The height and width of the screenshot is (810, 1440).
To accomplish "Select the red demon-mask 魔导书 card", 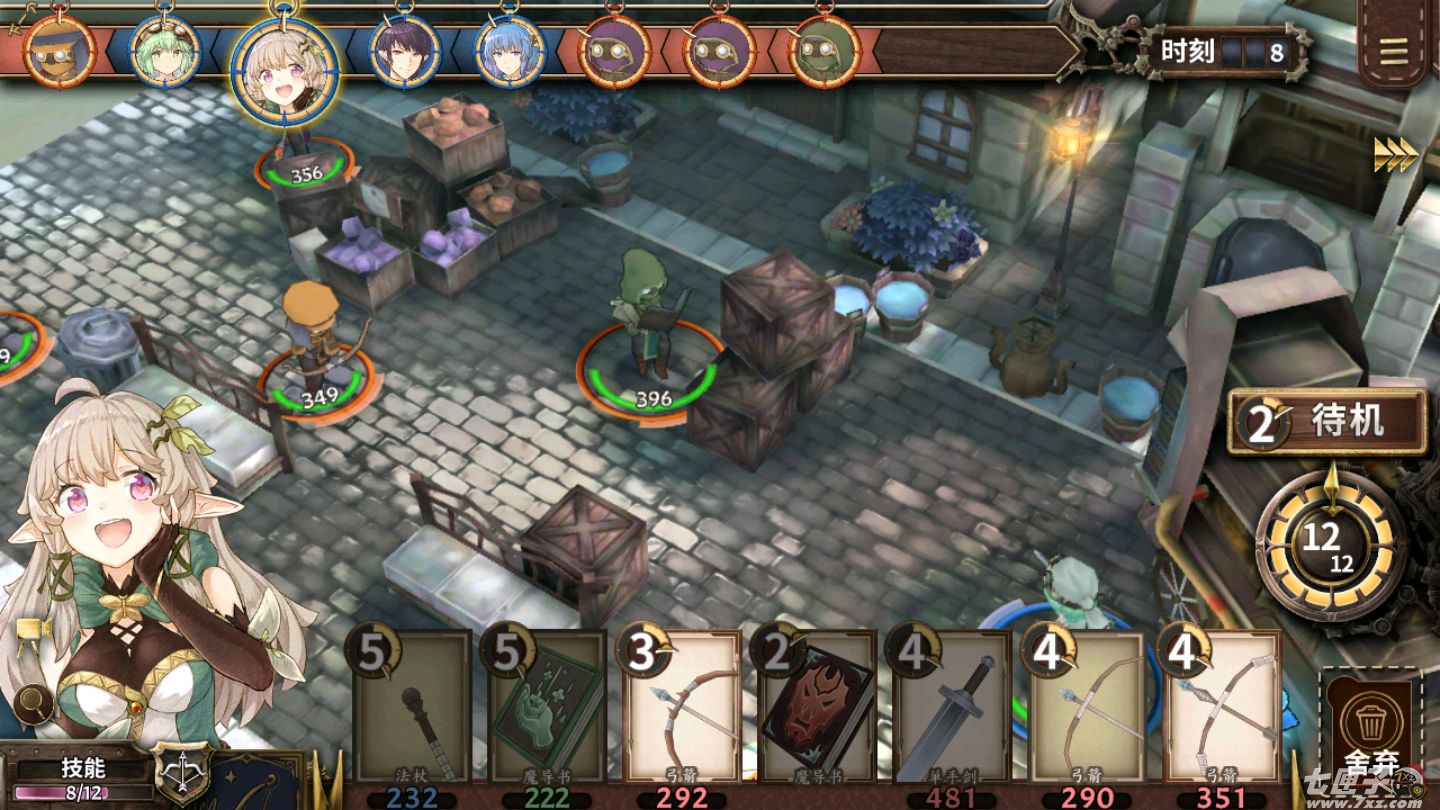I will tap(817, 708).
